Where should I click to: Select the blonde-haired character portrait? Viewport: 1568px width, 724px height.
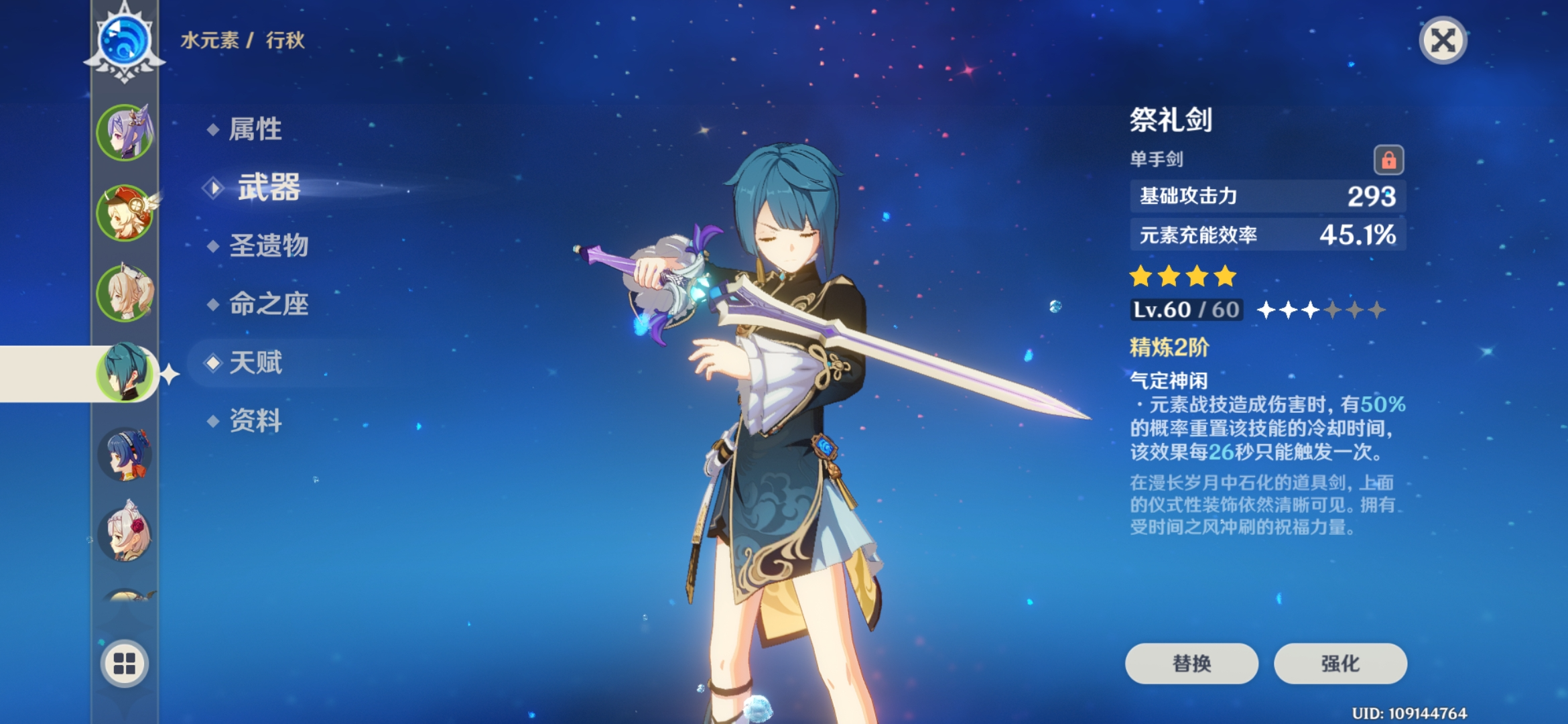[125, 294]
